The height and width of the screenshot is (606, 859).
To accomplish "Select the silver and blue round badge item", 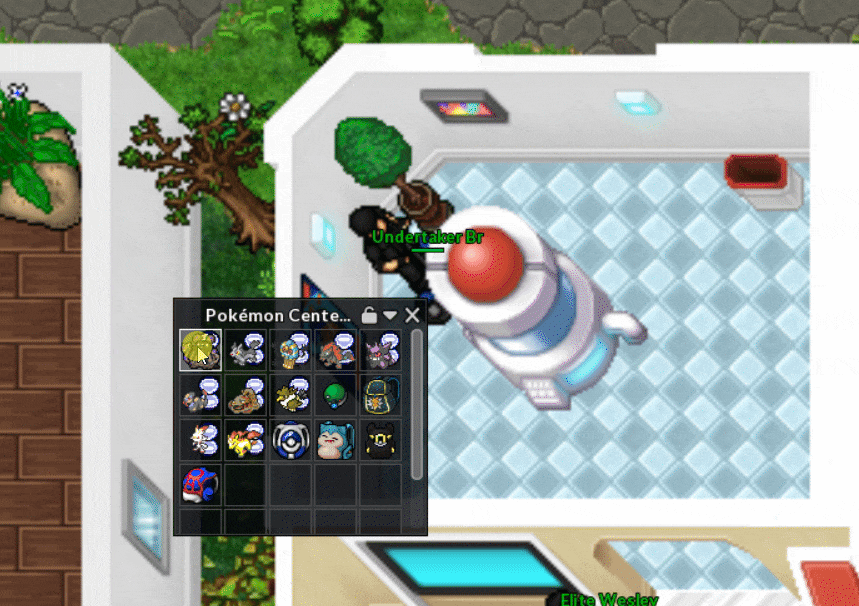I will pyautogui.click(x=290, y=439).
